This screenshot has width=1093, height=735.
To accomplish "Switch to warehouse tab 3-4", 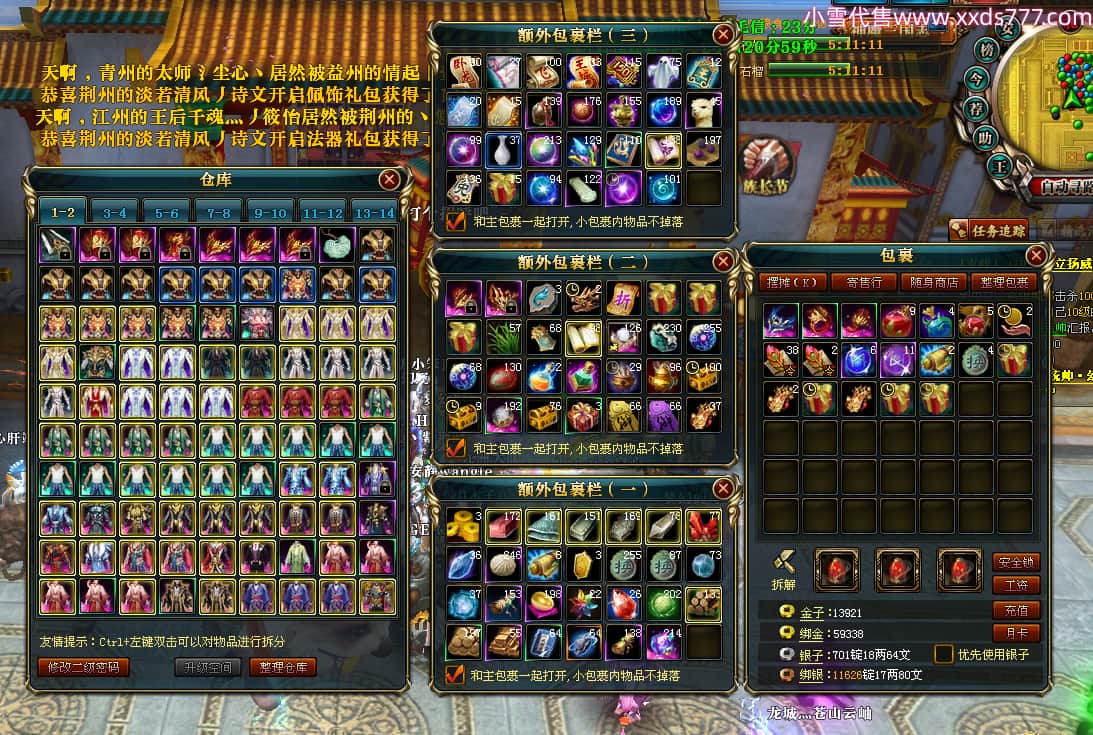I will point(114,212).
